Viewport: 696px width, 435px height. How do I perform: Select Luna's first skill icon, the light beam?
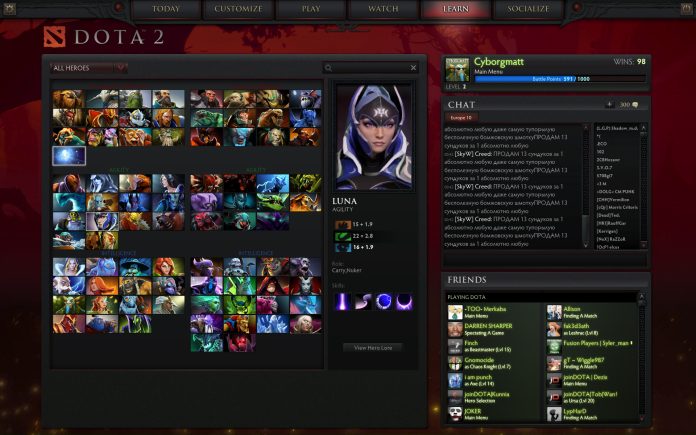[x=343, y=301]
